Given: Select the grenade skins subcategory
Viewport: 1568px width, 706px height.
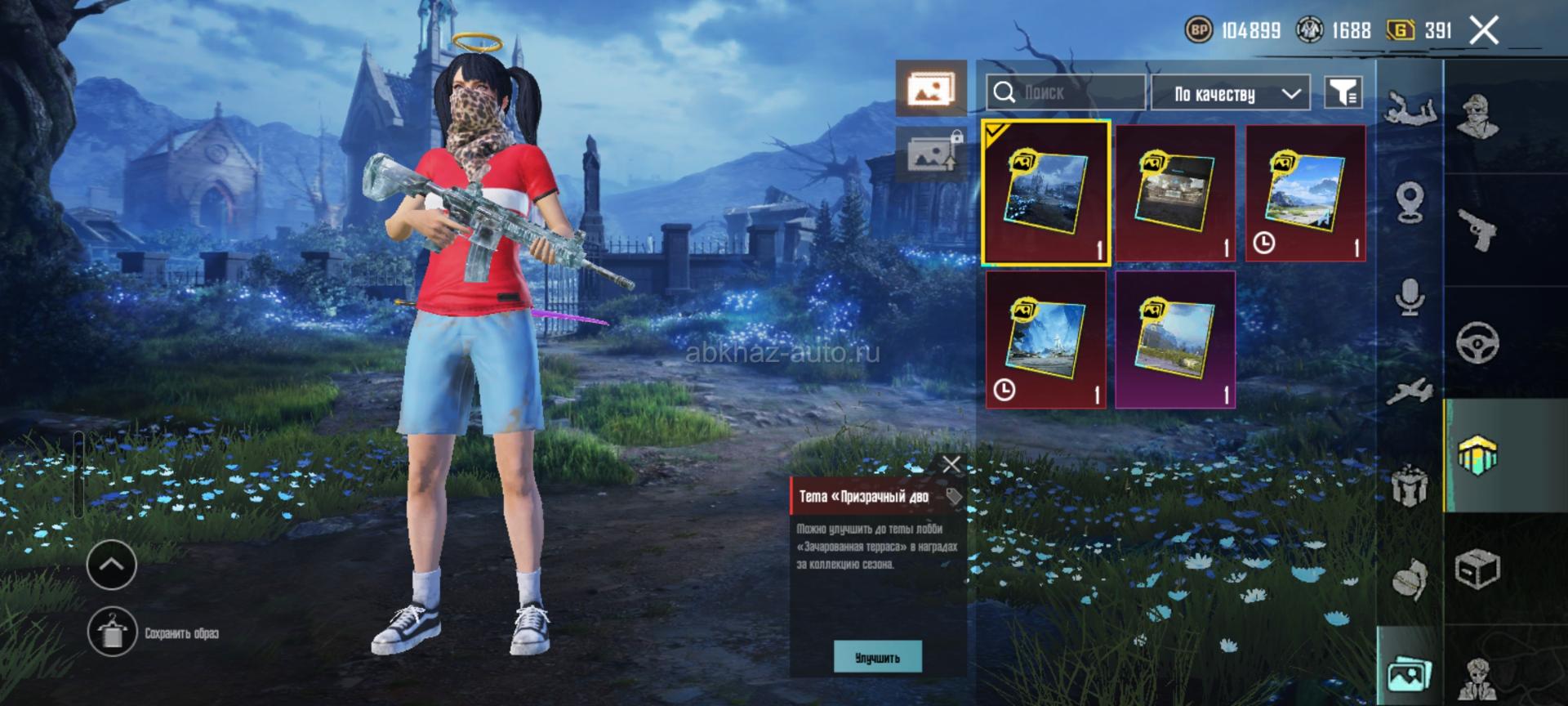Looking at the screenshot, I should pyautogui.click(x=1410, y=579).
